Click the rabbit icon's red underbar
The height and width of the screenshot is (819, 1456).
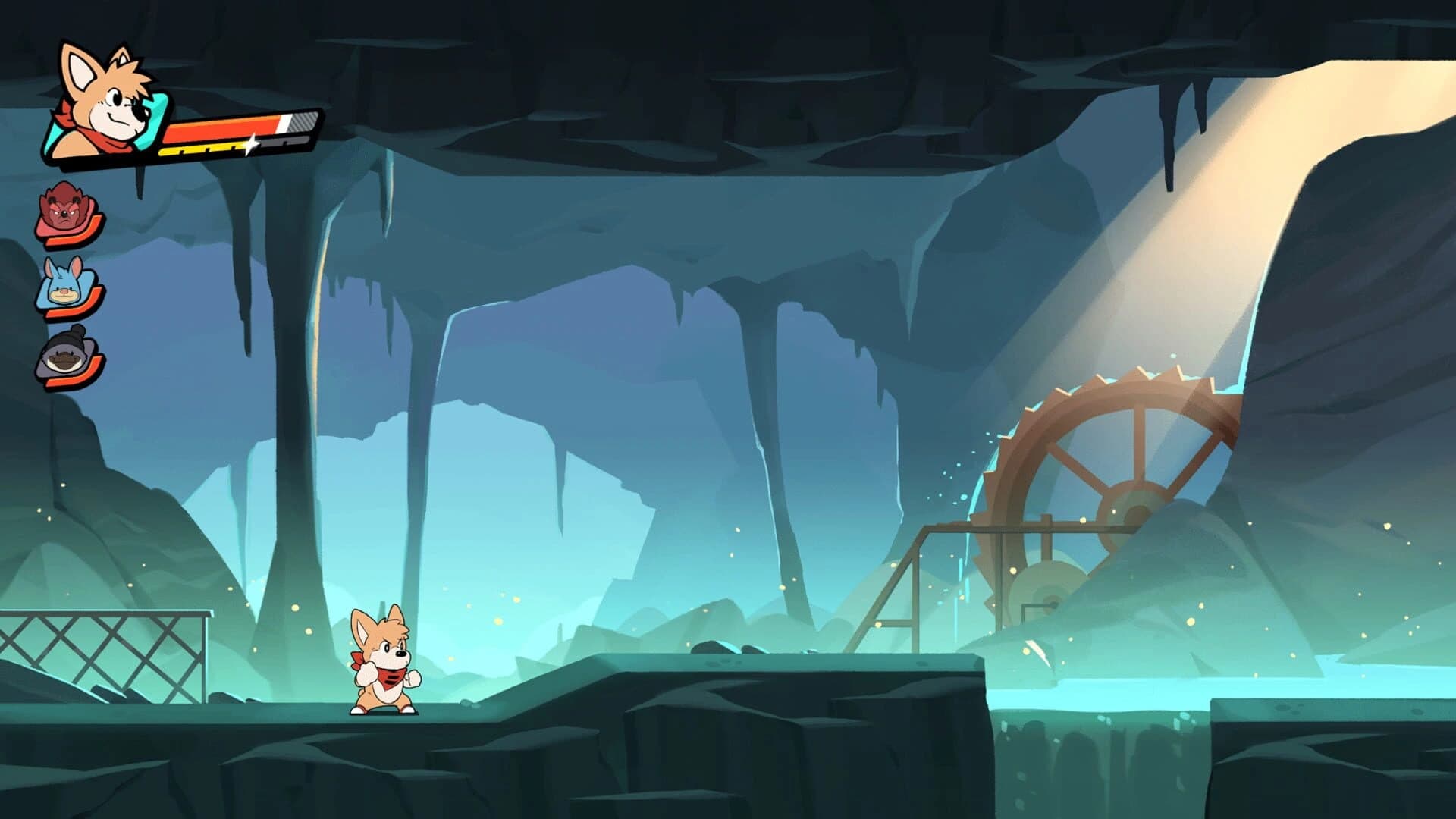71,311
